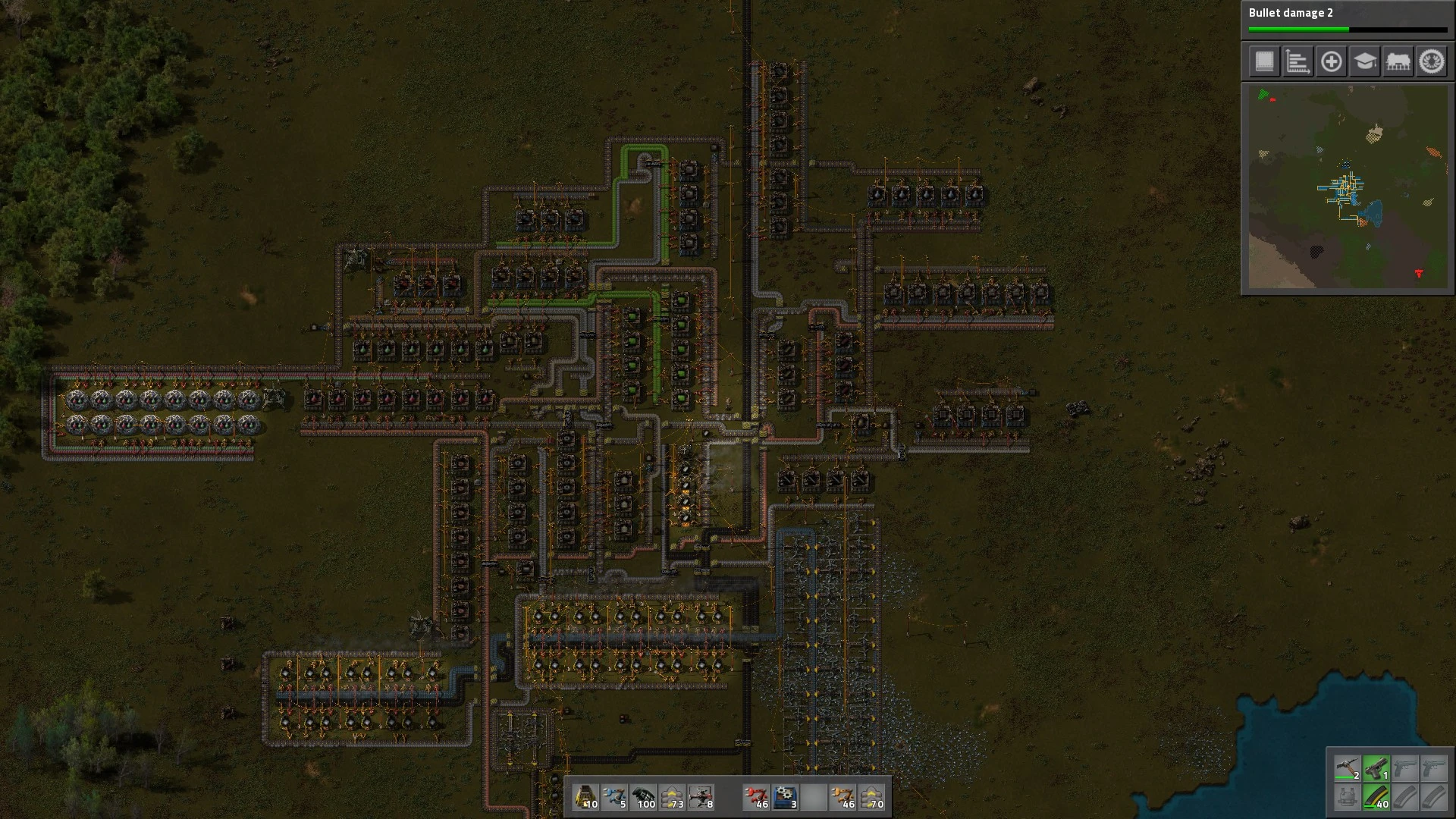Select the blue fast inserter slot

pyautogui.click(x=614, y=797)
